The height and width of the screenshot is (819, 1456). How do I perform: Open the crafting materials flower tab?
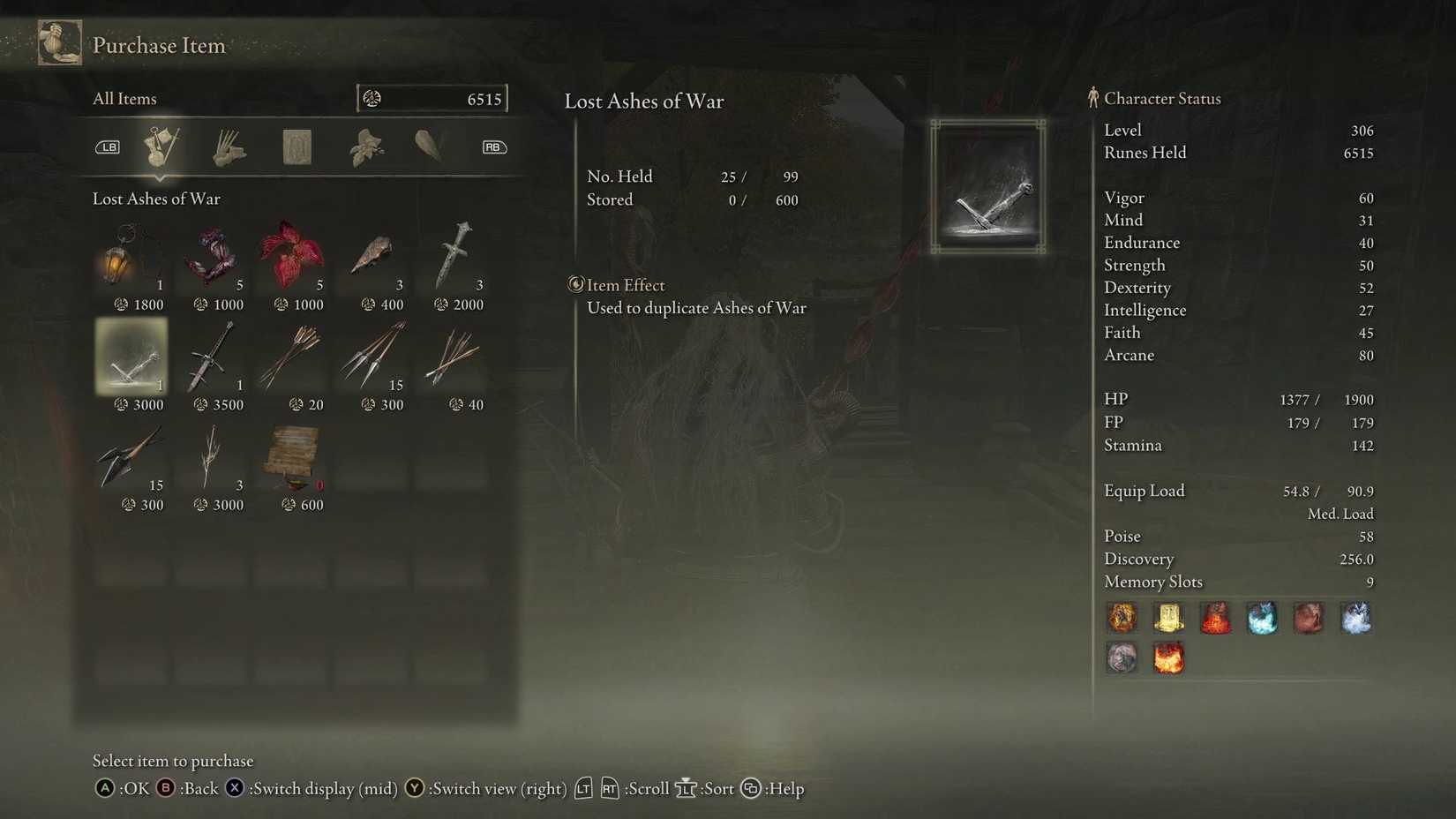click(364, 146)
